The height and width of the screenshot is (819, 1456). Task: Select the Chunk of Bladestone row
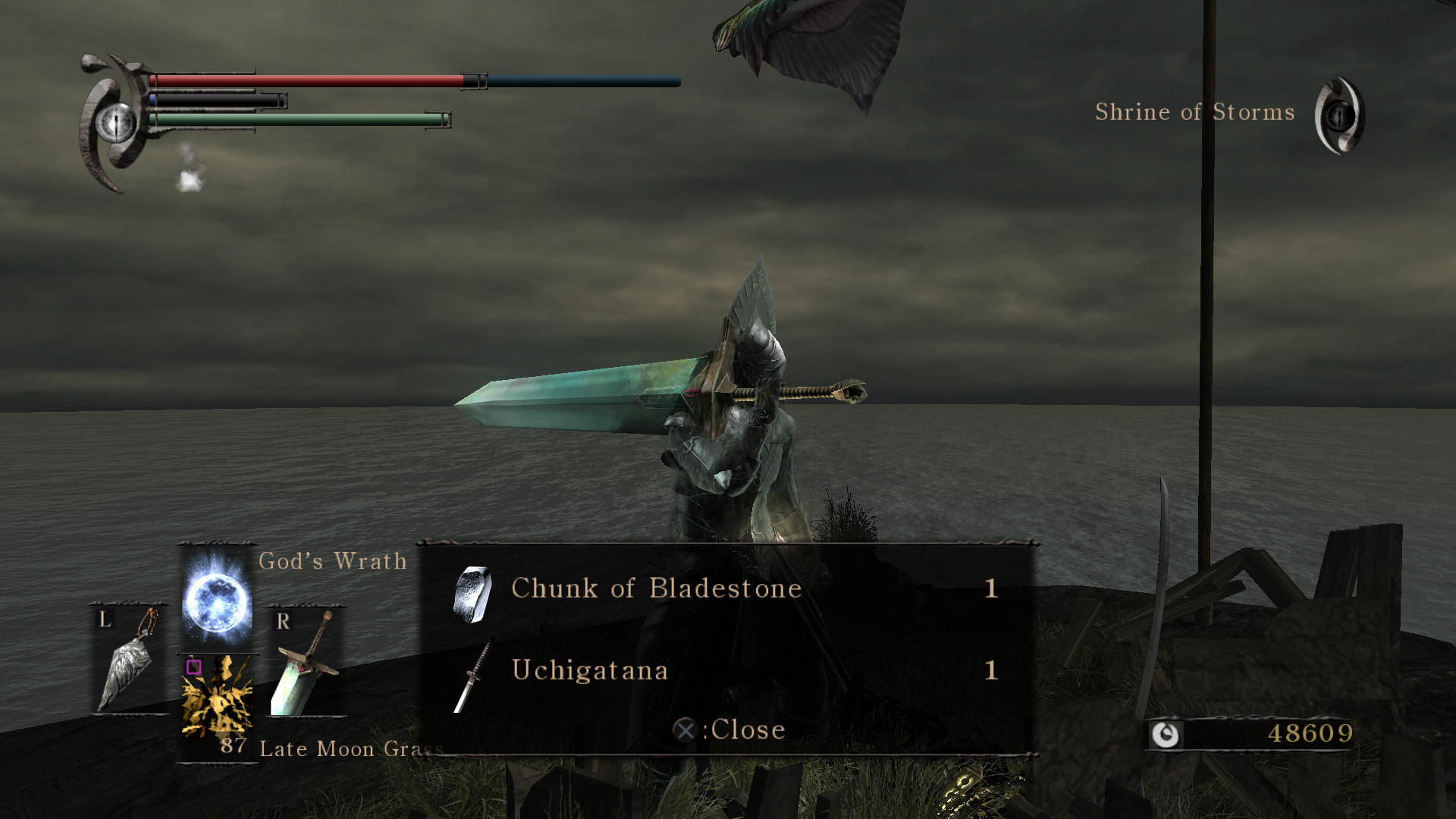click(726, 589)
